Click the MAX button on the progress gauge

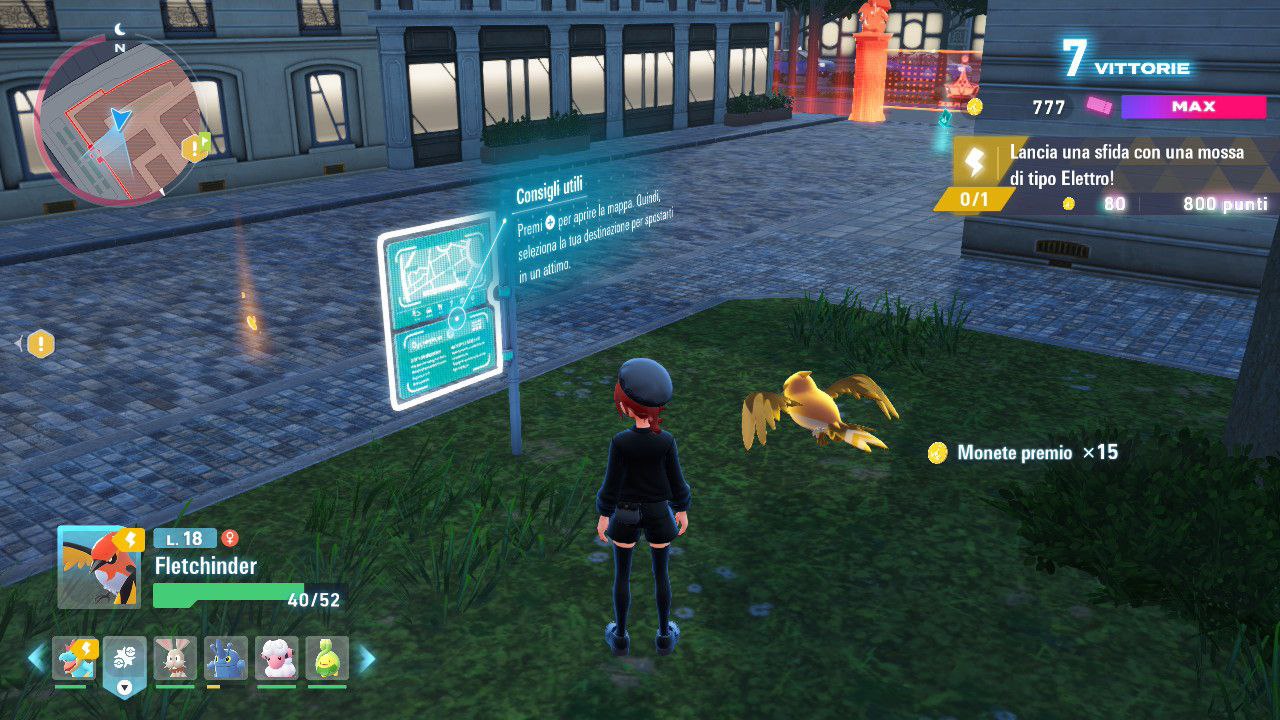[1194, 107]
